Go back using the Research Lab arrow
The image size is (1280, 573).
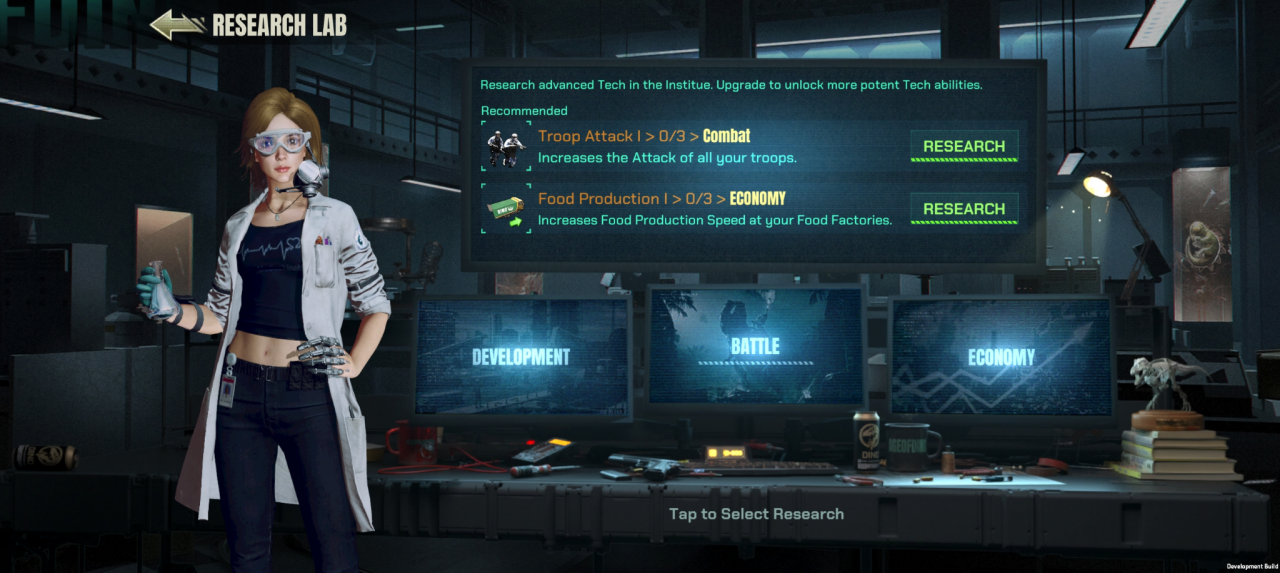178,25
